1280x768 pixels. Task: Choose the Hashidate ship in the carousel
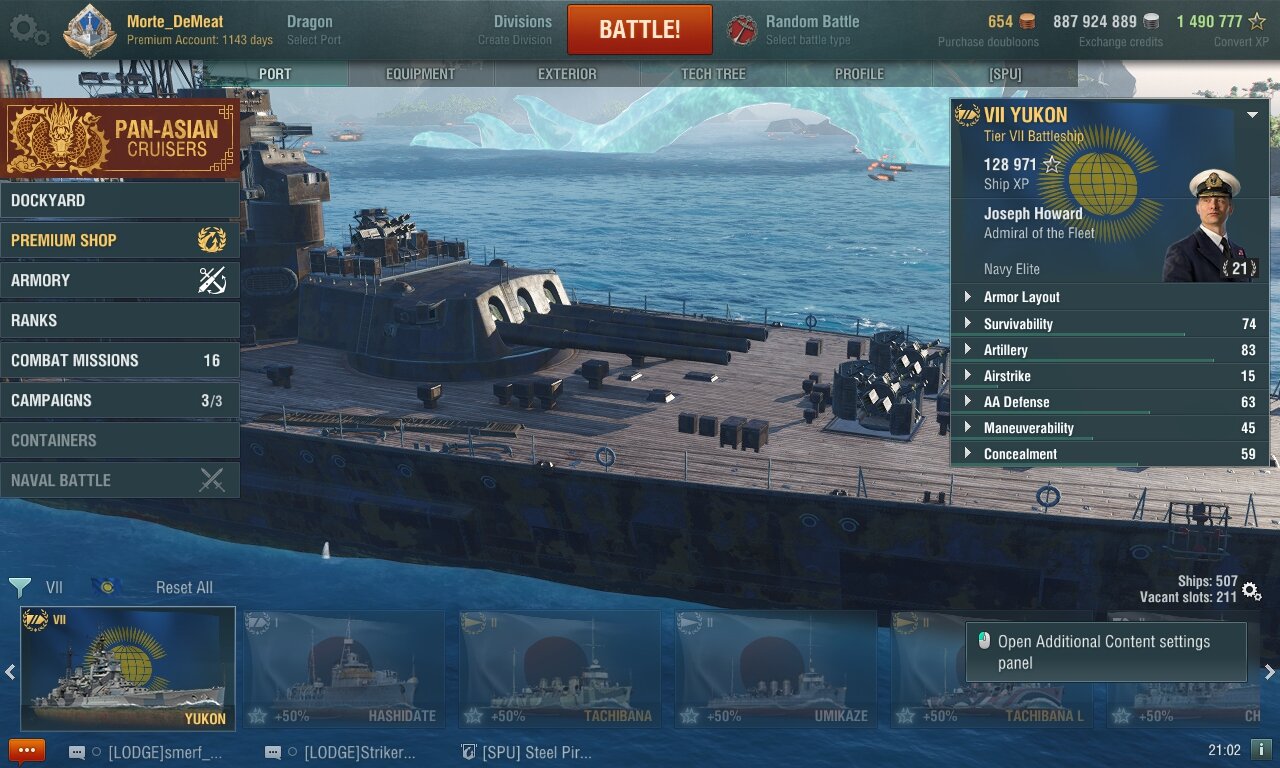pos(344,668)
